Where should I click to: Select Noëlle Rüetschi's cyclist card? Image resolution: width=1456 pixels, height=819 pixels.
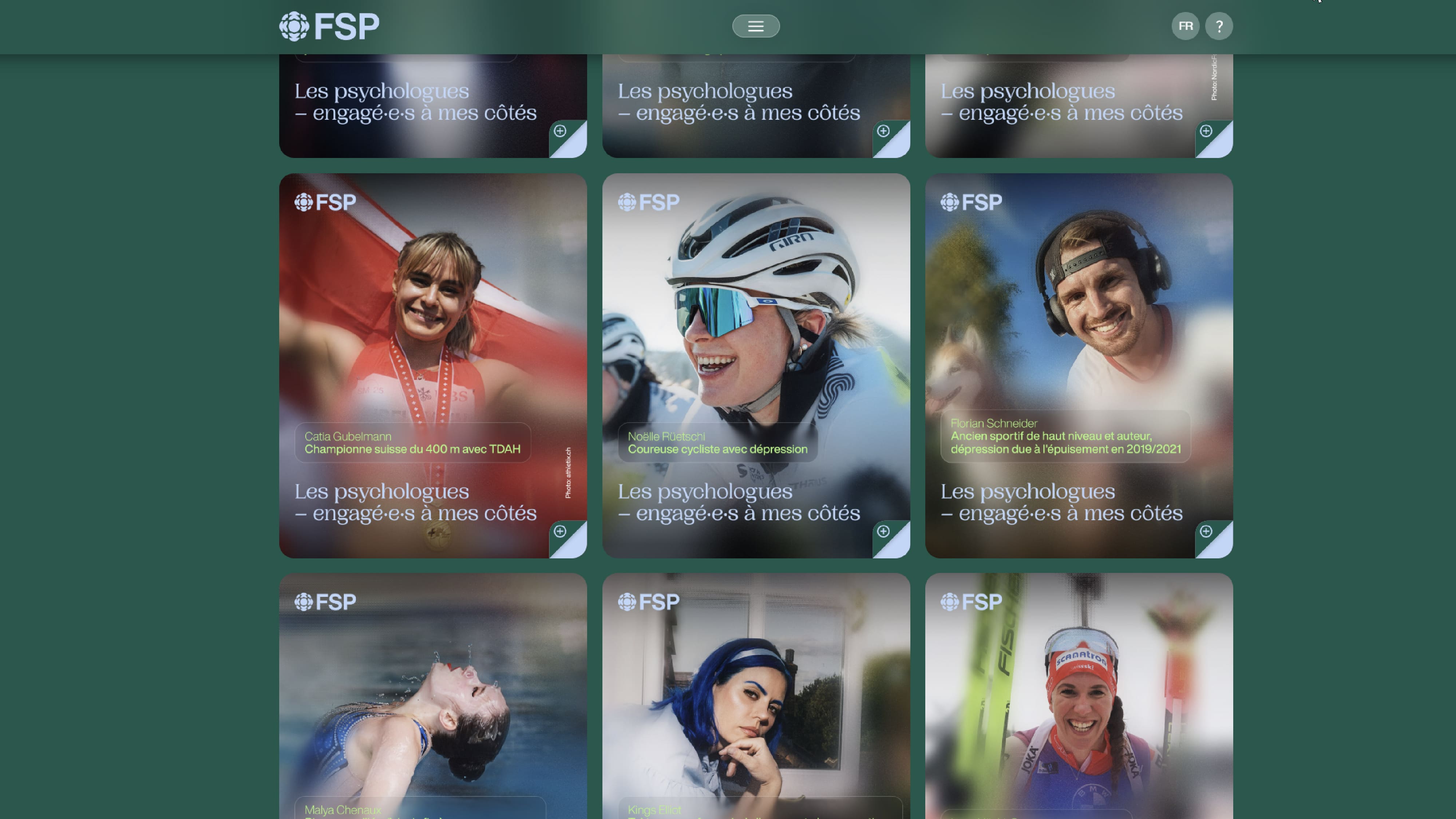756,339
